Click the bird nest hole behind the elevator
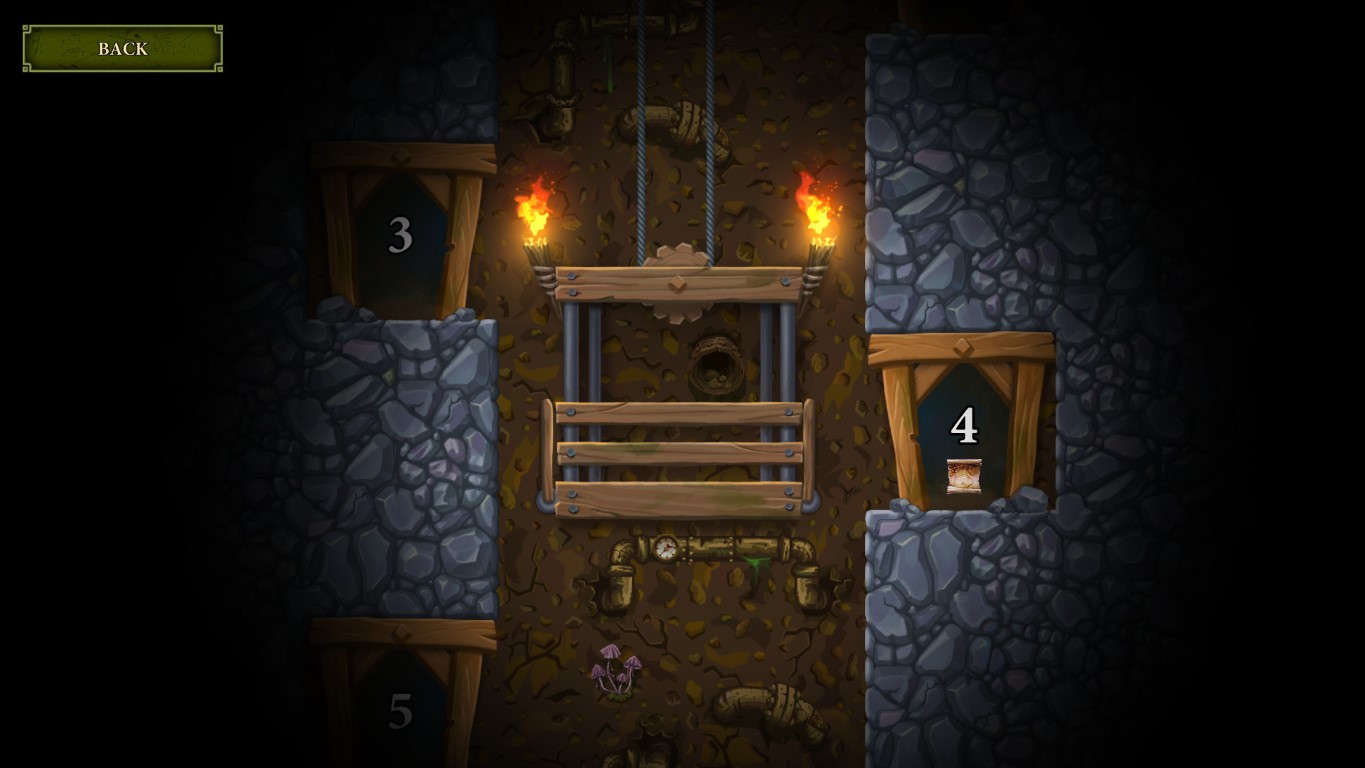 (717, 370)
